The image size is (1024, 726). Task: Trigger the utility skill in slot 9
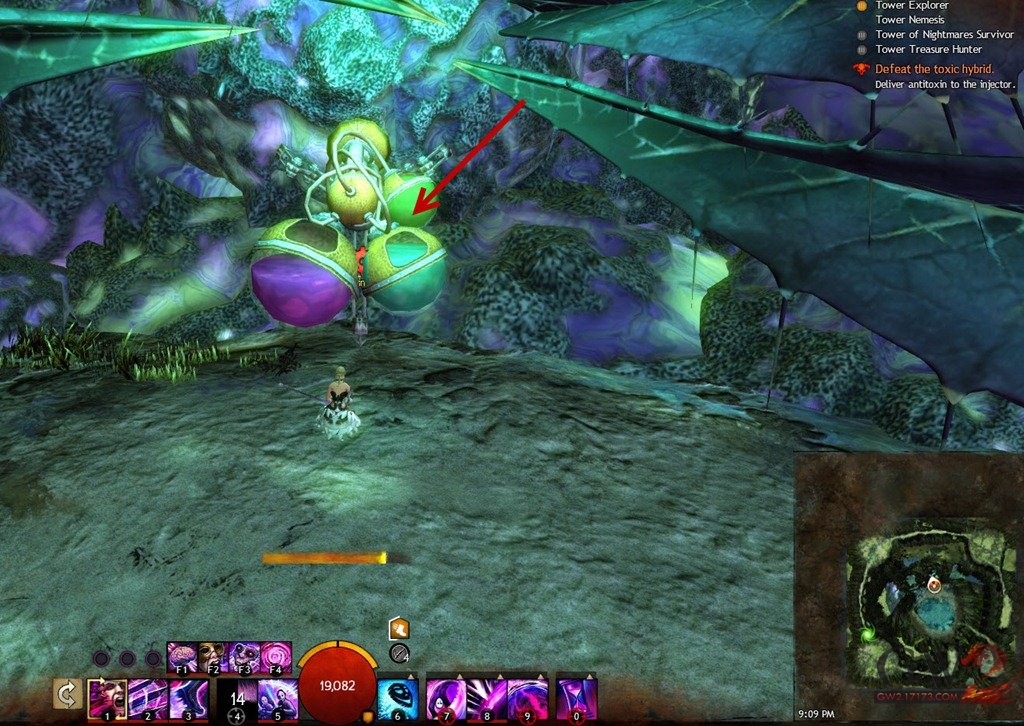pos(527,697)
